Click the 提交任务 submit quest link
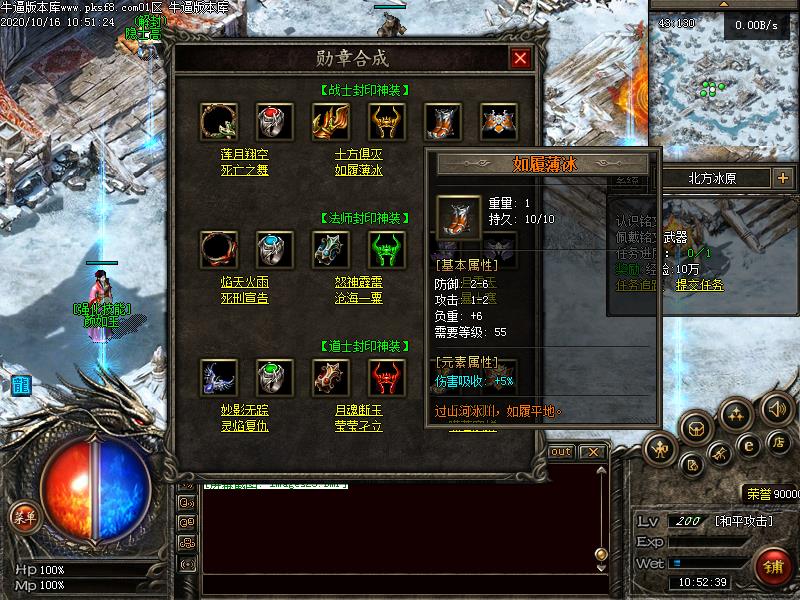800x600 pixels. pyautogui.click(x=699, y=285)
